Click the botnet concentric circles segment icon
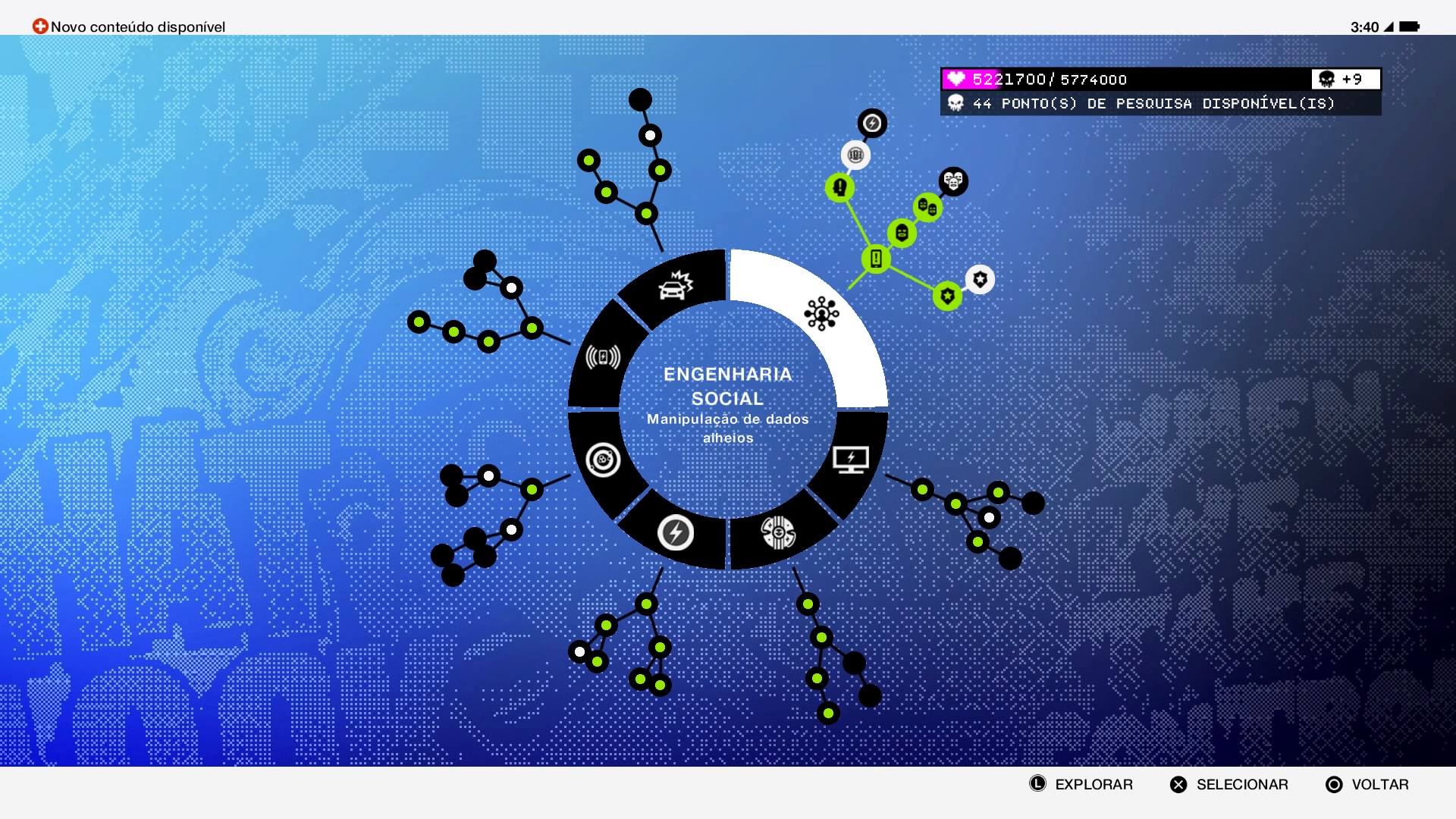This screenshot has width=1456, height=819. (604, 460)
